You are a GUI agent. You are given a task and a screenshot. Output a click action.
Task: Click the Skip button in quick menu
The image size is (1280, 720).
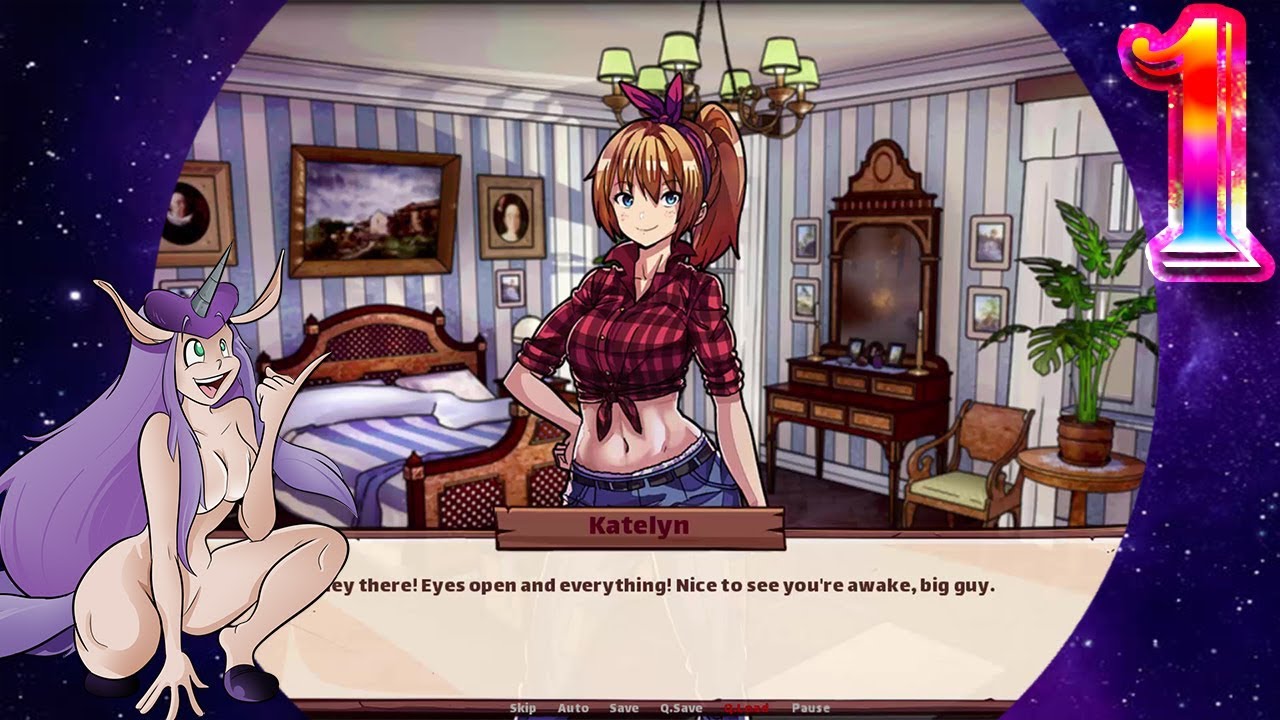[523, 708]
